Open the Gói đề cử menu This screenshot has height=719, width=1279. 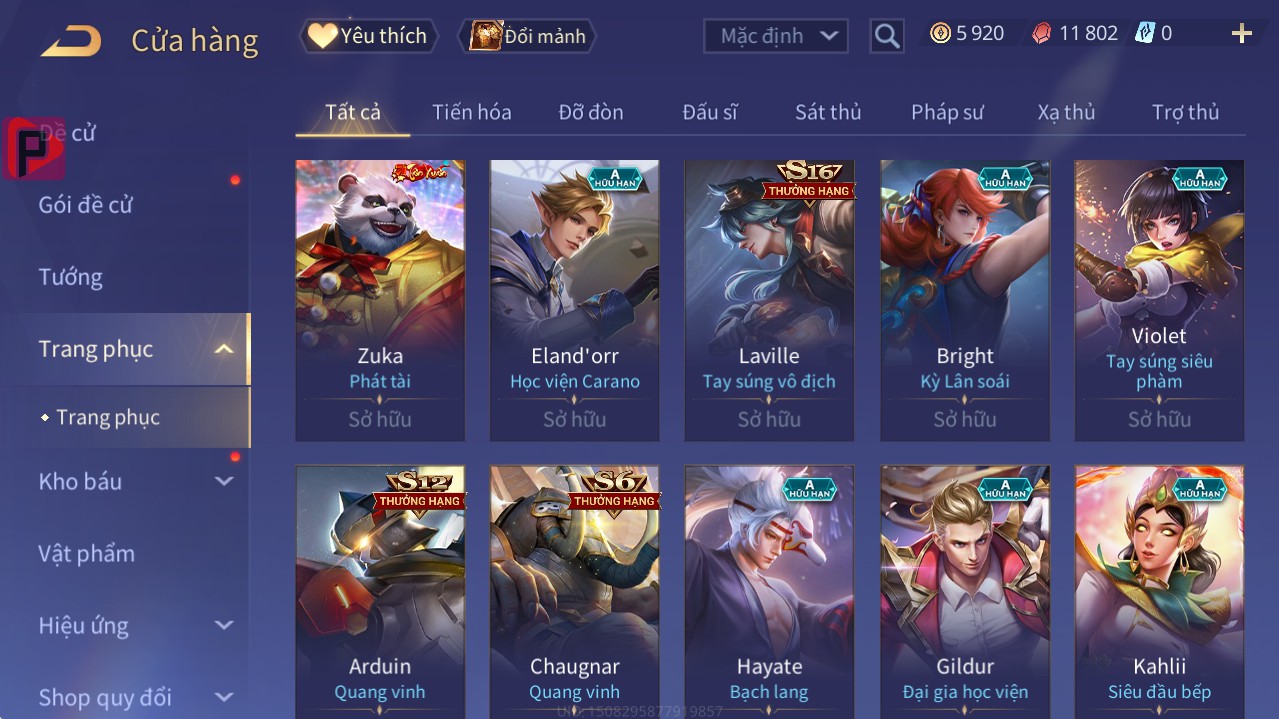86,205
